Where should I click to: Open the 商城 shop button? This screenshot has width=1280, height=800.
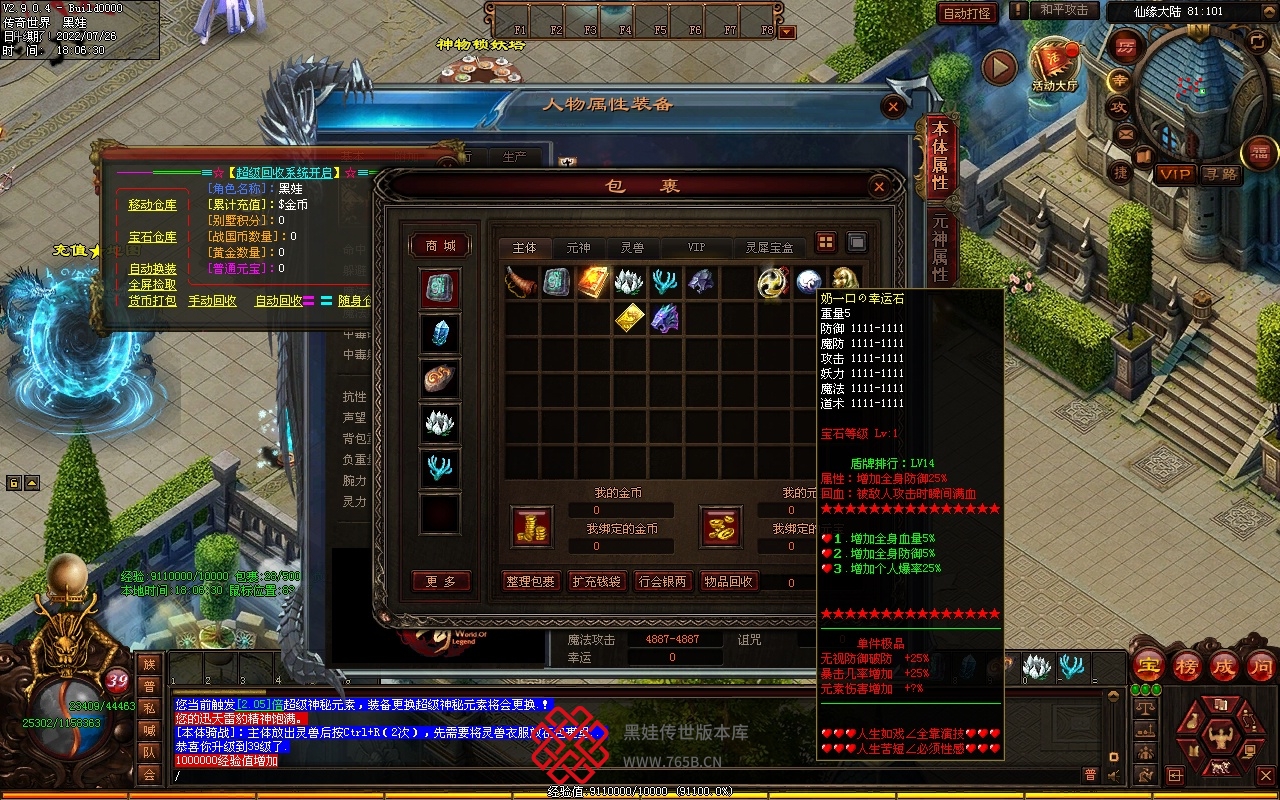(x=440, y=246)
